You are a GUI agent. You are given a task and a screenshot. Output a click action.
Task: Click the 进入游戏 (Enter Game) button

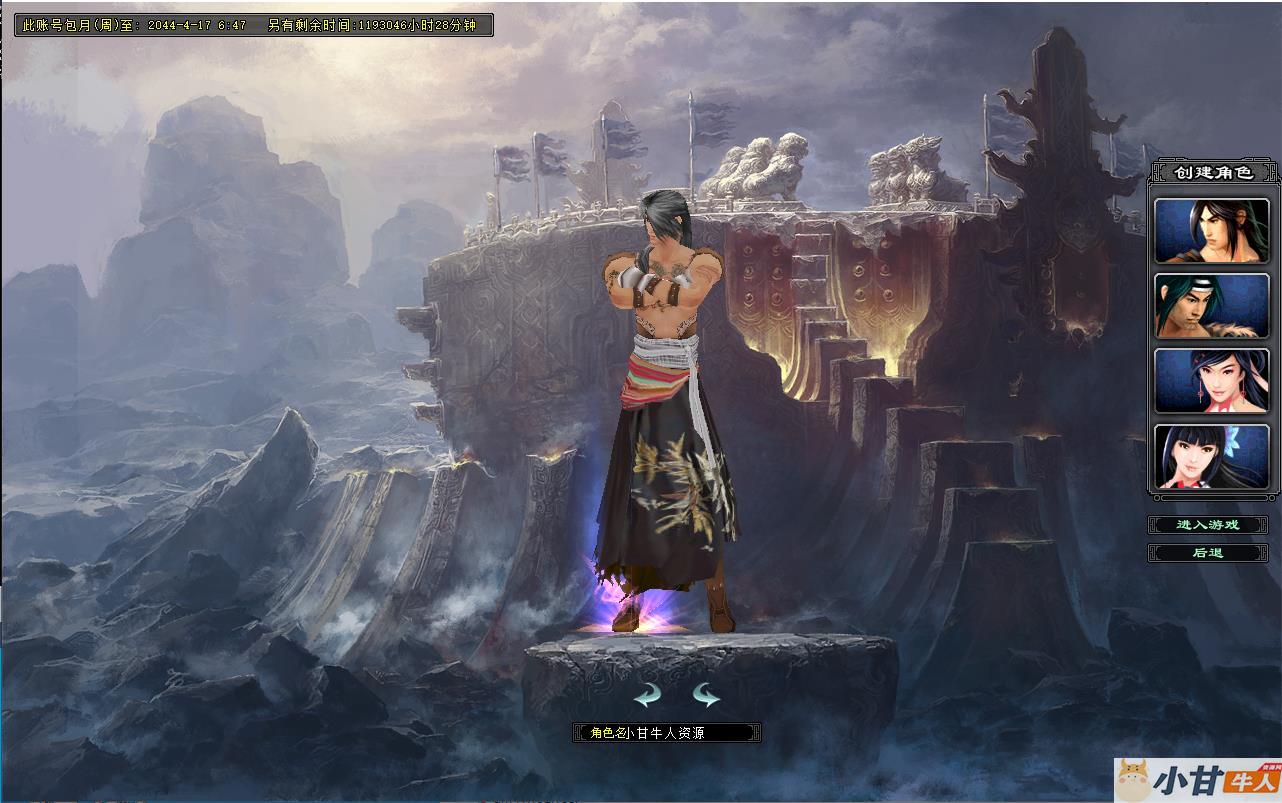coord(1208,525)
